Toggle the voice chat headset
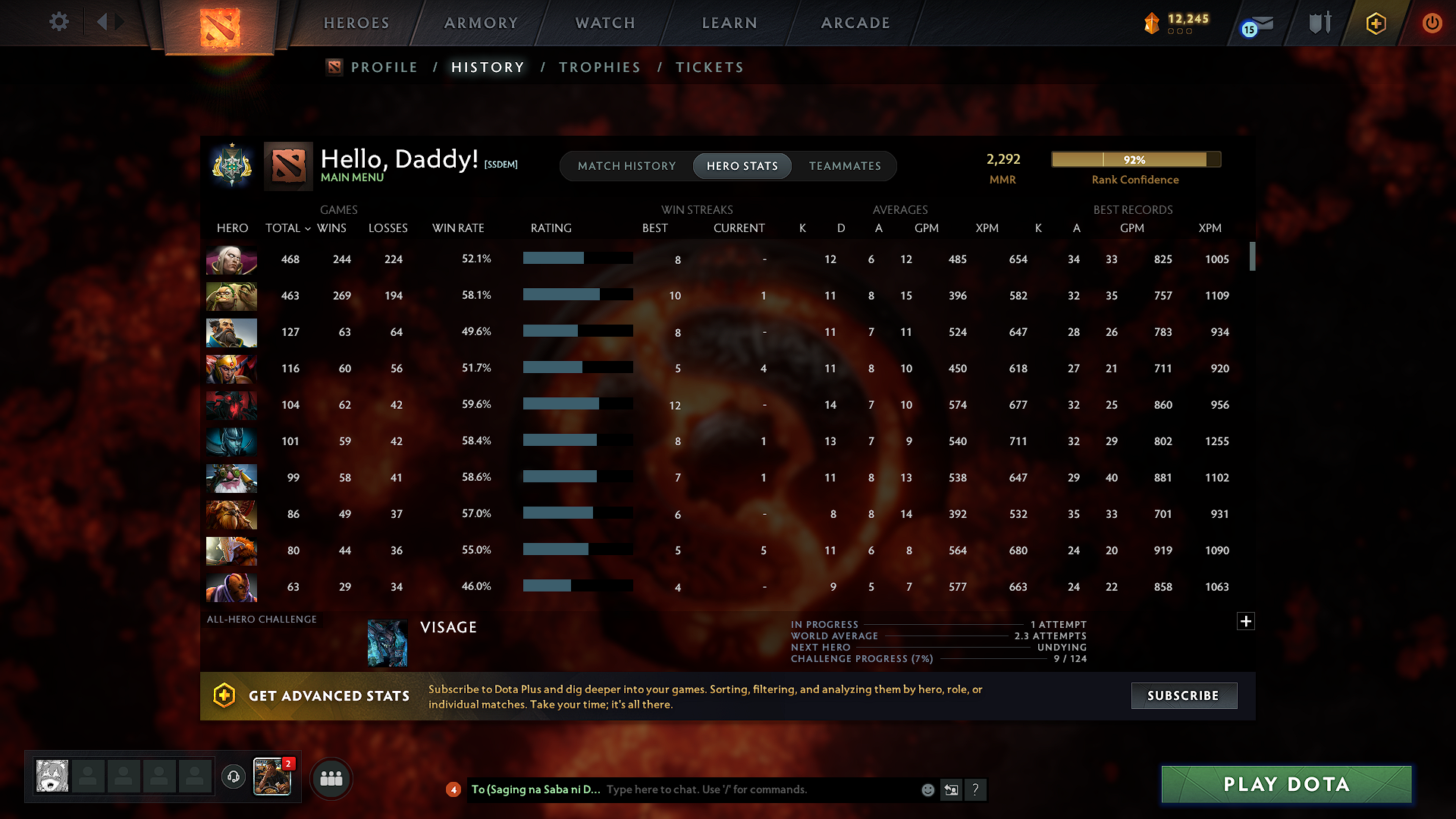This screenshot has height=819, width=1456. click(x=233, y=777)
